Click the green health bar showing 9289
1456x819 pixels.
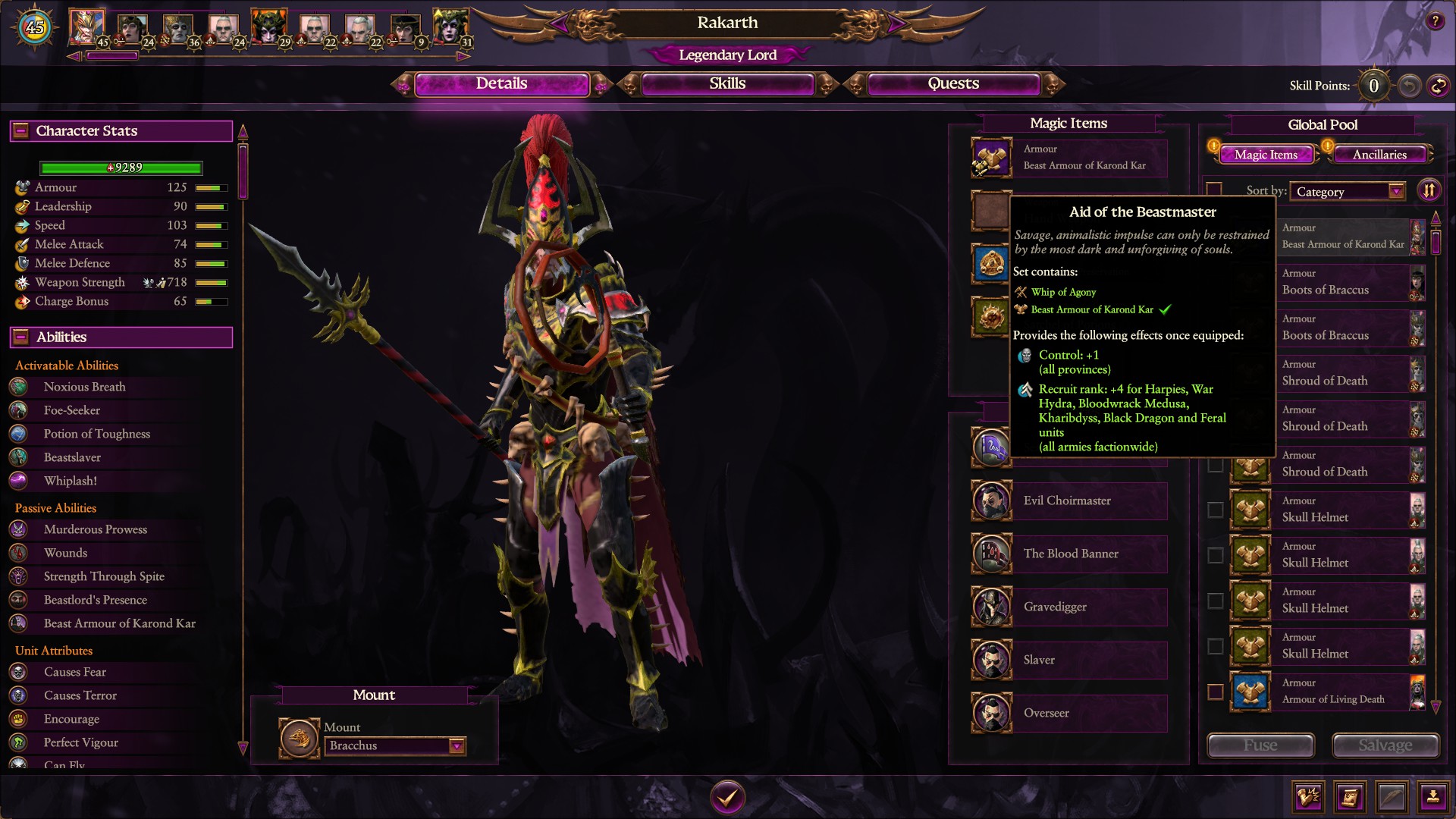(x=120, y=168)
